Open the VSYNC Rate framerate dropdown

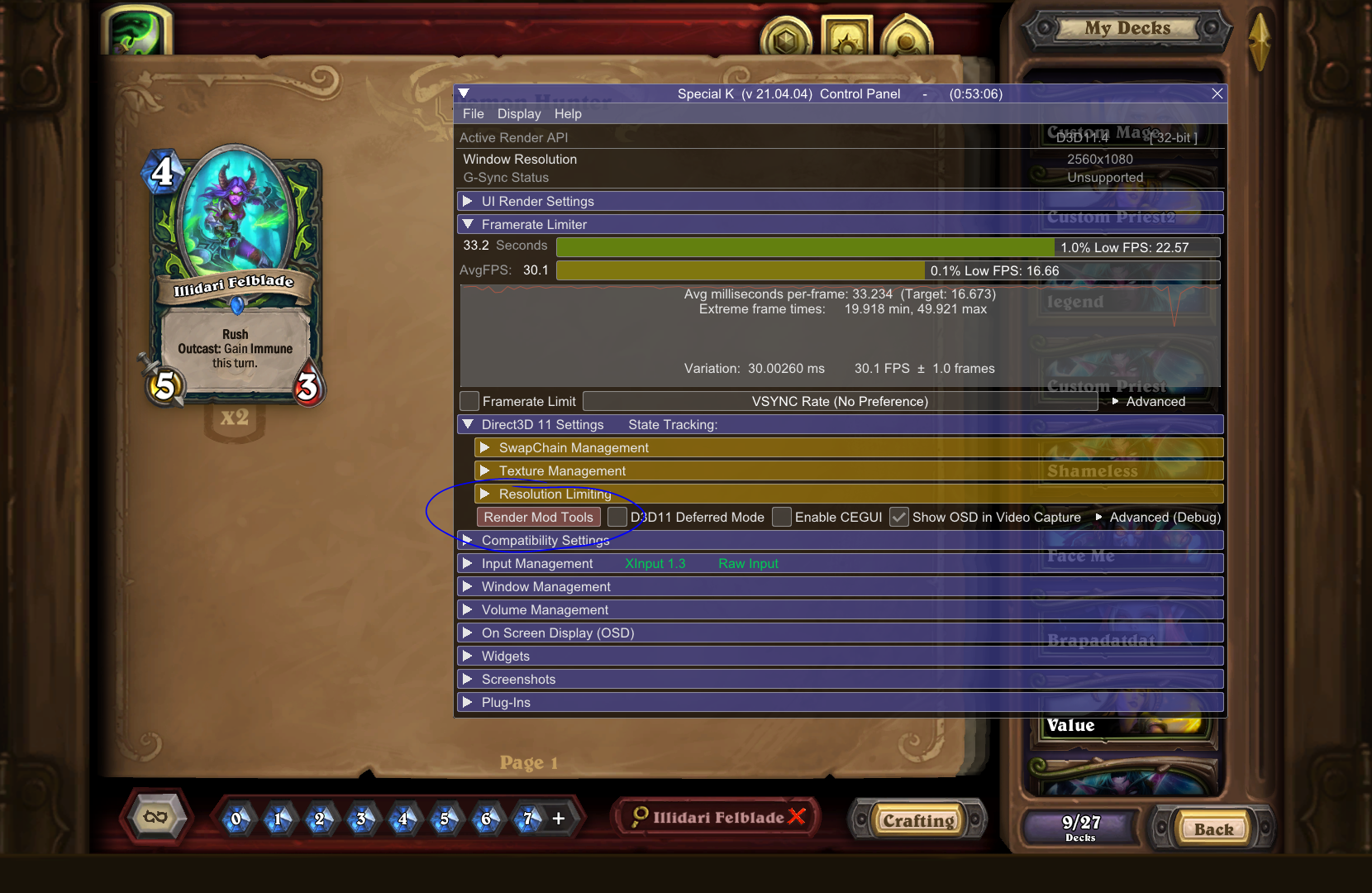839,401
